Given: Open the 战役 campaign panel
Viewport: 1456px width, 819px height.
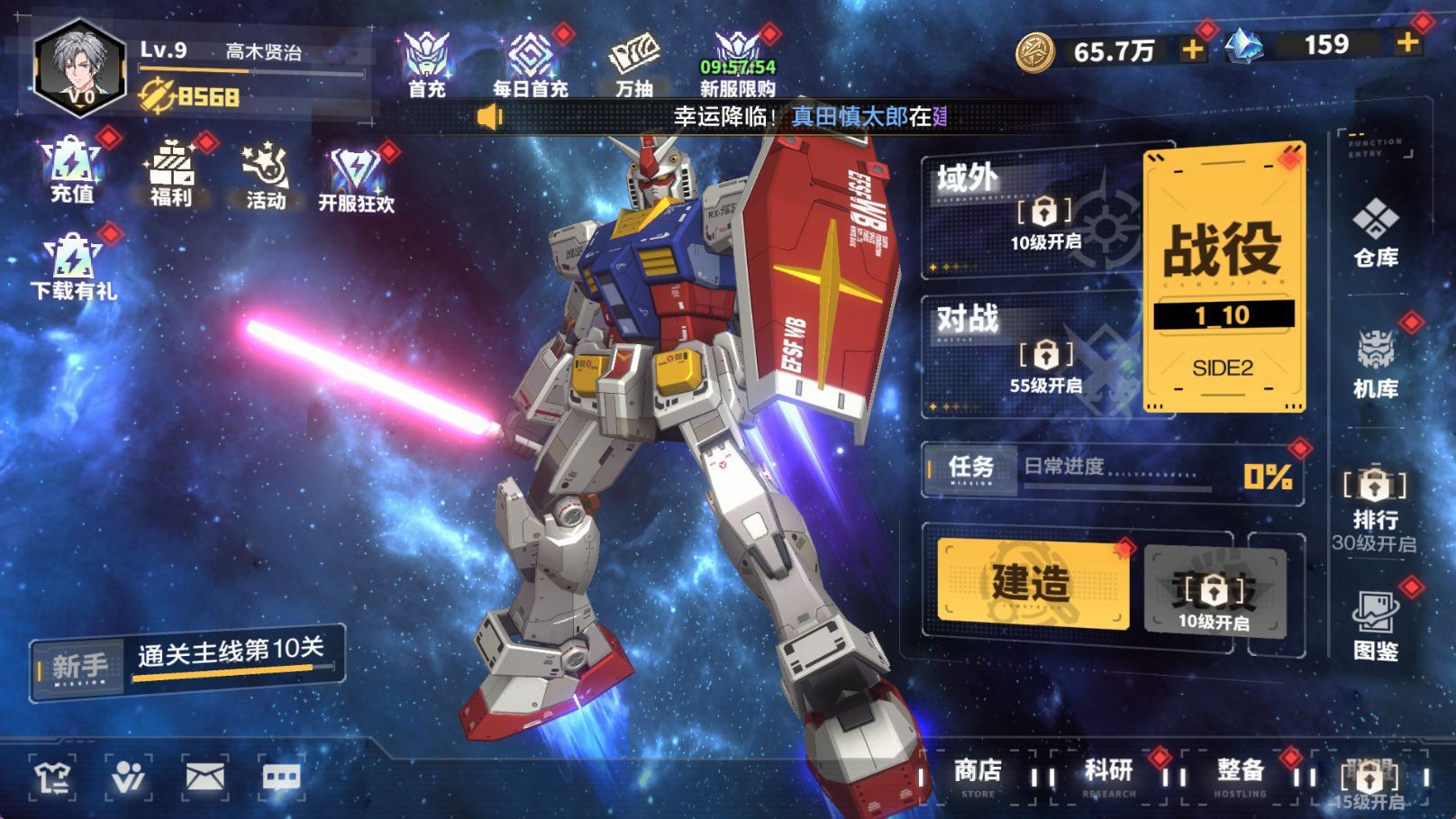Looking at the screenshot, I should point(1223,276).
